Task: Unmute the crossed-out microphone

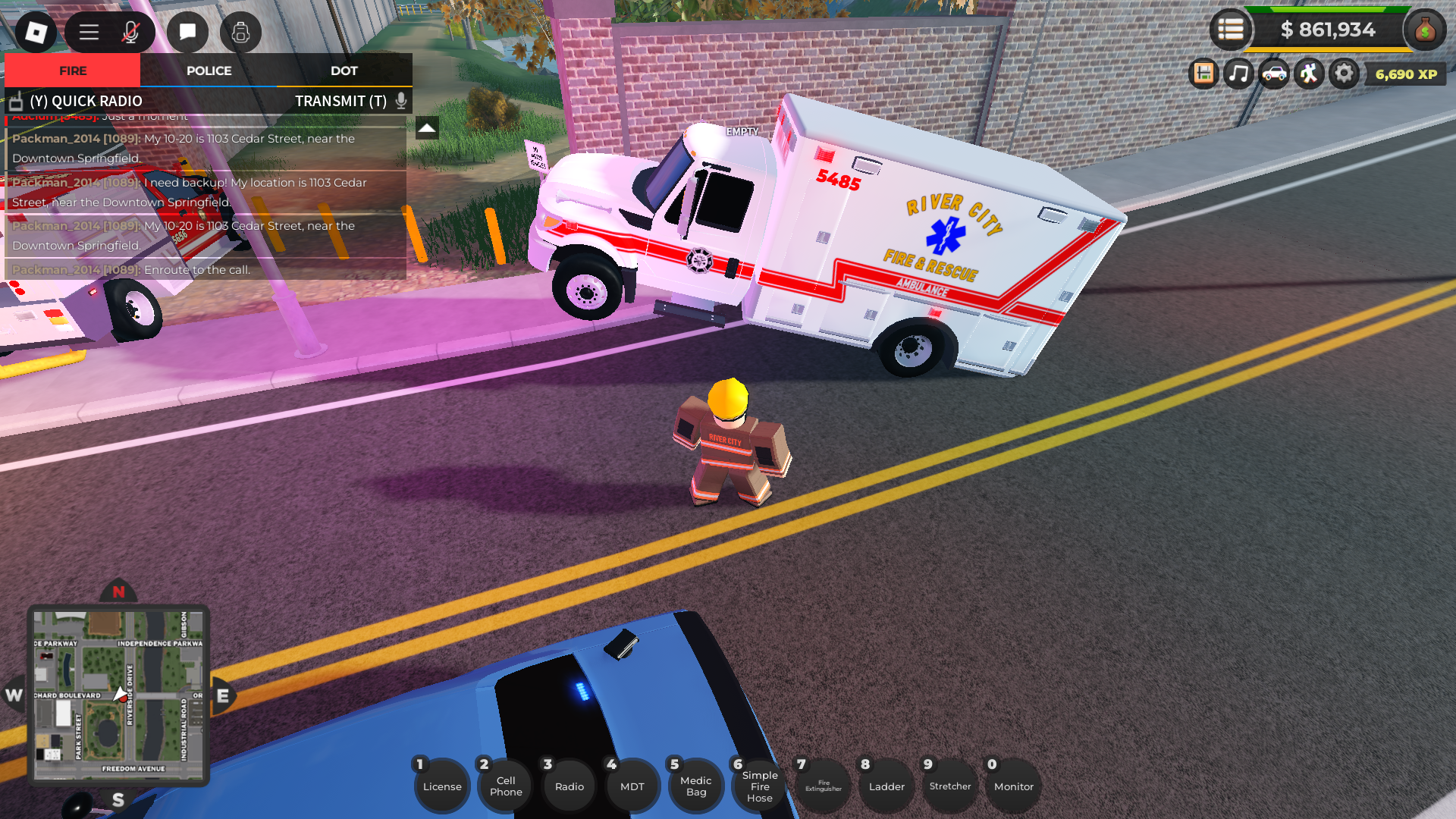Action: (130, 32)
